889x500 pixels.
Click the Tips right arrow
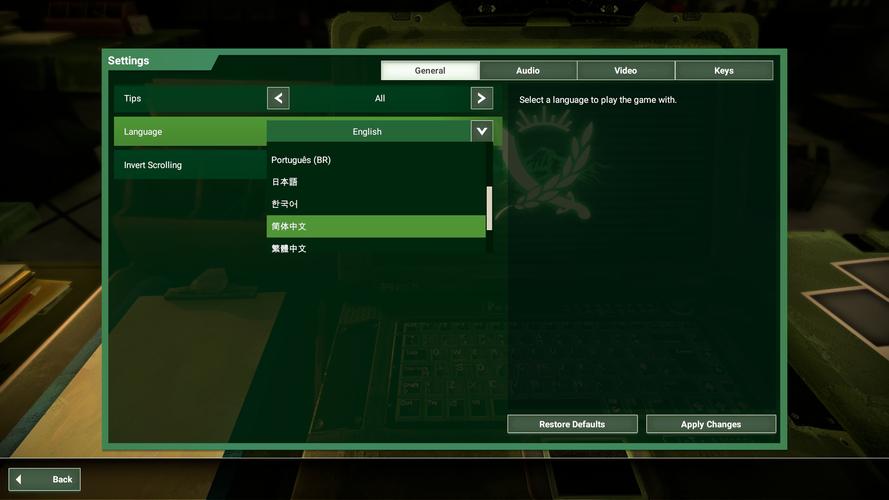[x=482, y=98]
